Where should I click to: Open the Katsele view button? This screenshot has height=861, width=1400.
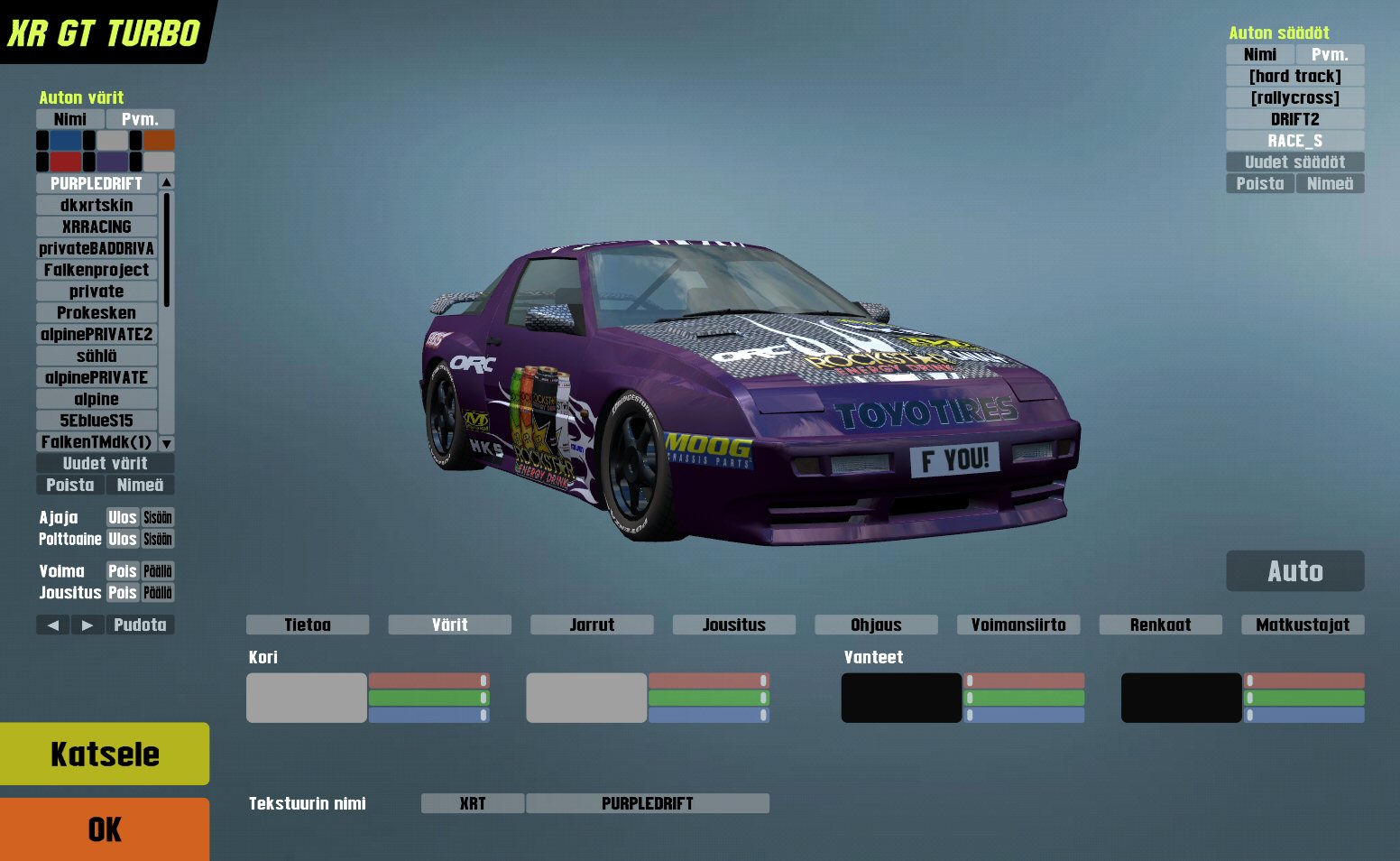(x=105, y=754)
